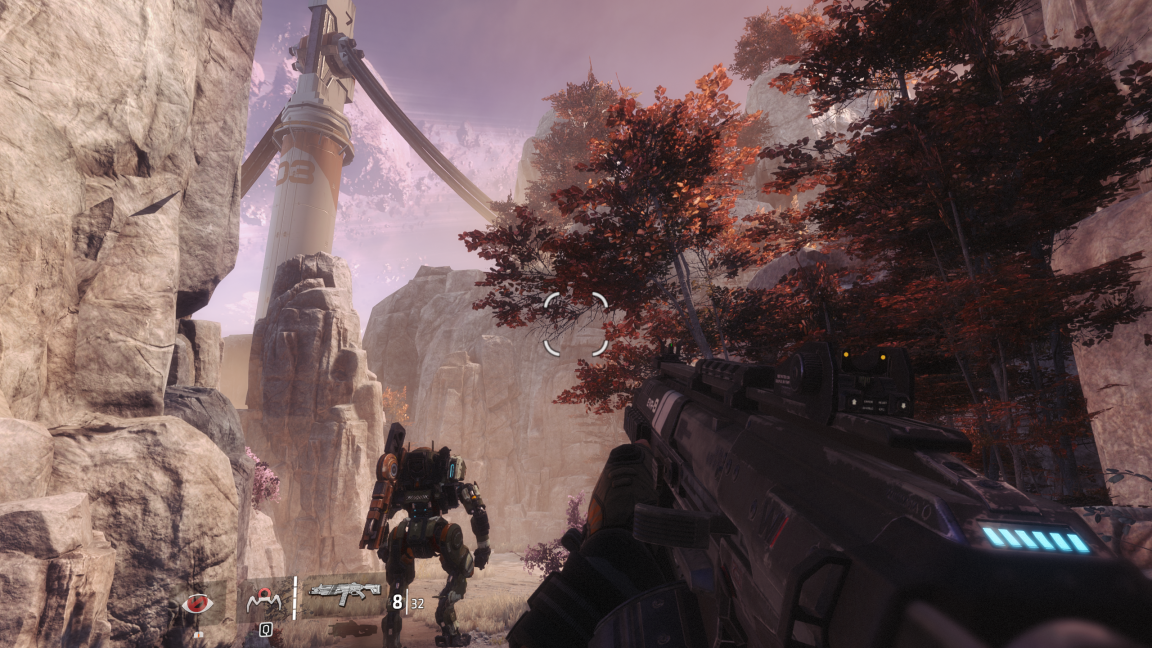Activate the cloak eye ability icon
Image resolution: width=1152 pixels, height=648 pixels.
pyautogui.click(x=196, y=603)
